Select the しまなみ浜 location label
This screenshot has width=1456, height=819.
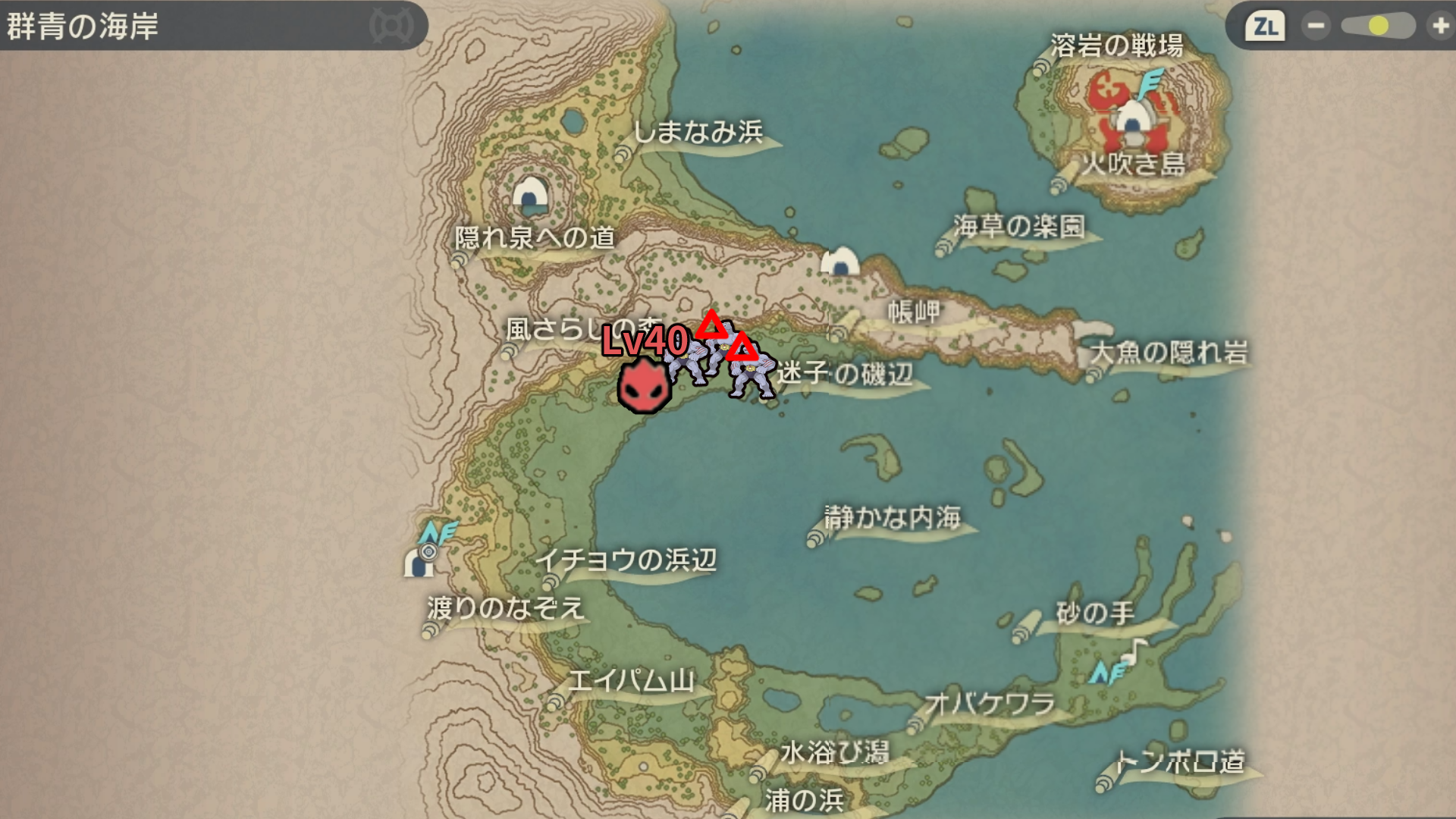click(x=698, y=133)
